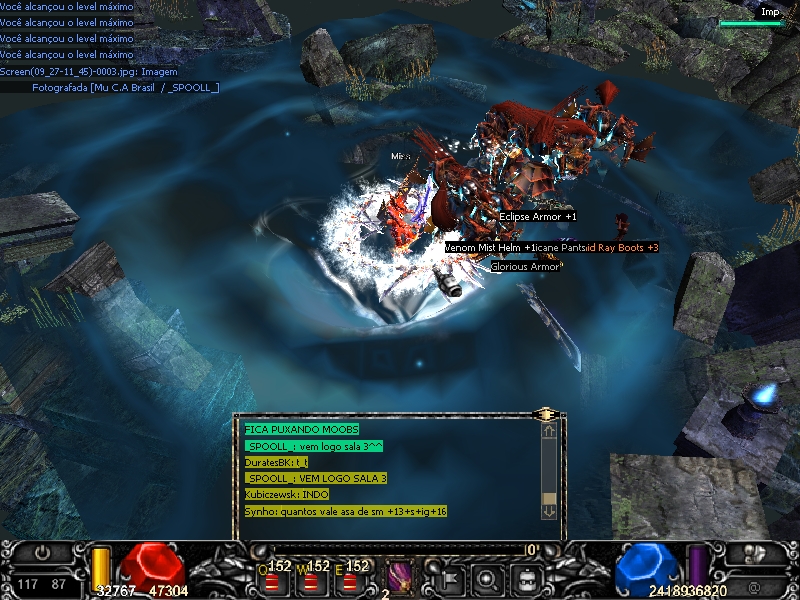This screenshot has width=800, height=600.
Task: Click the gold resize handle atop the chat window
Action: [545, 413]
